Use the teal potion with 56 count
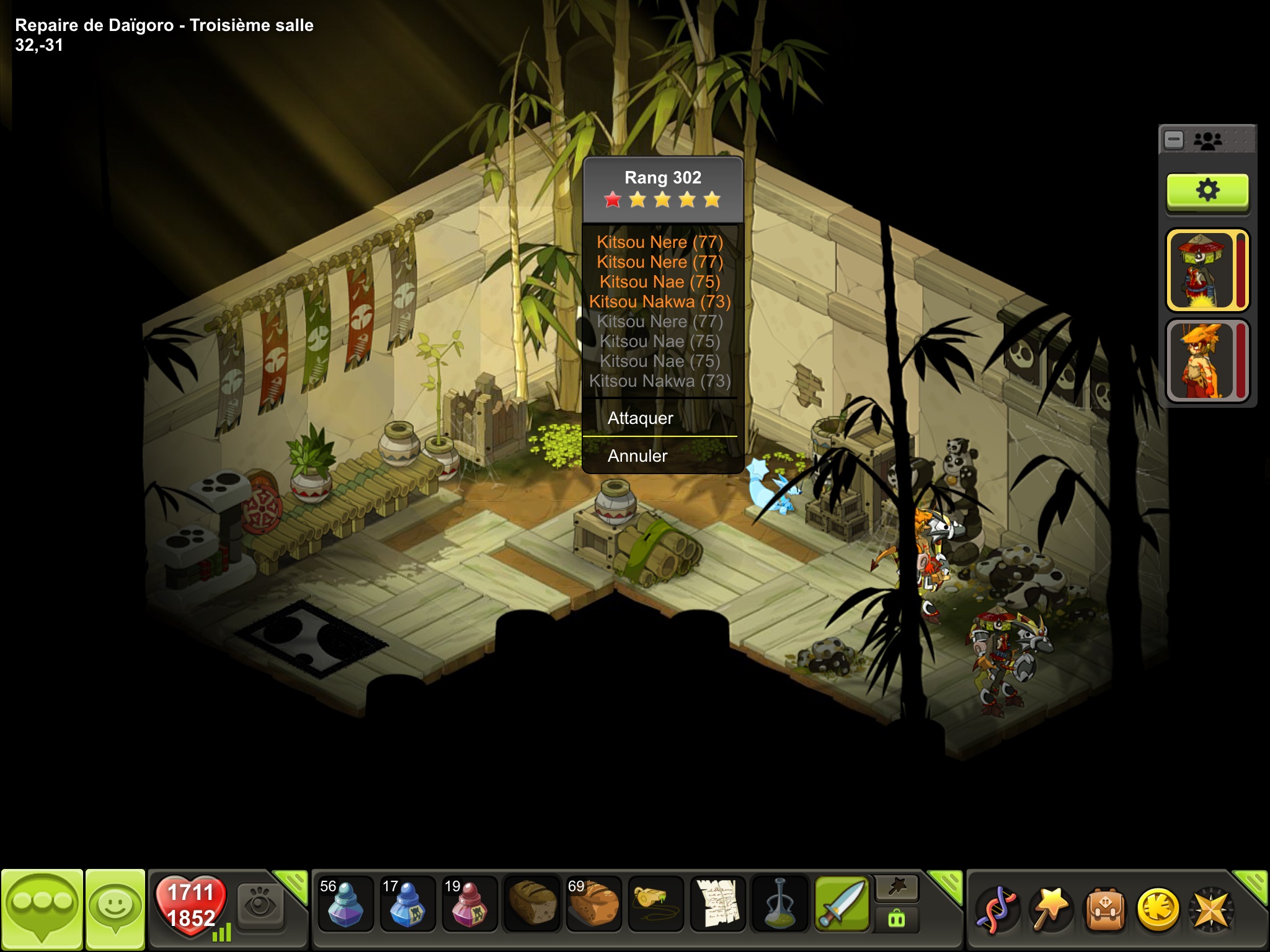 [345, 905]
